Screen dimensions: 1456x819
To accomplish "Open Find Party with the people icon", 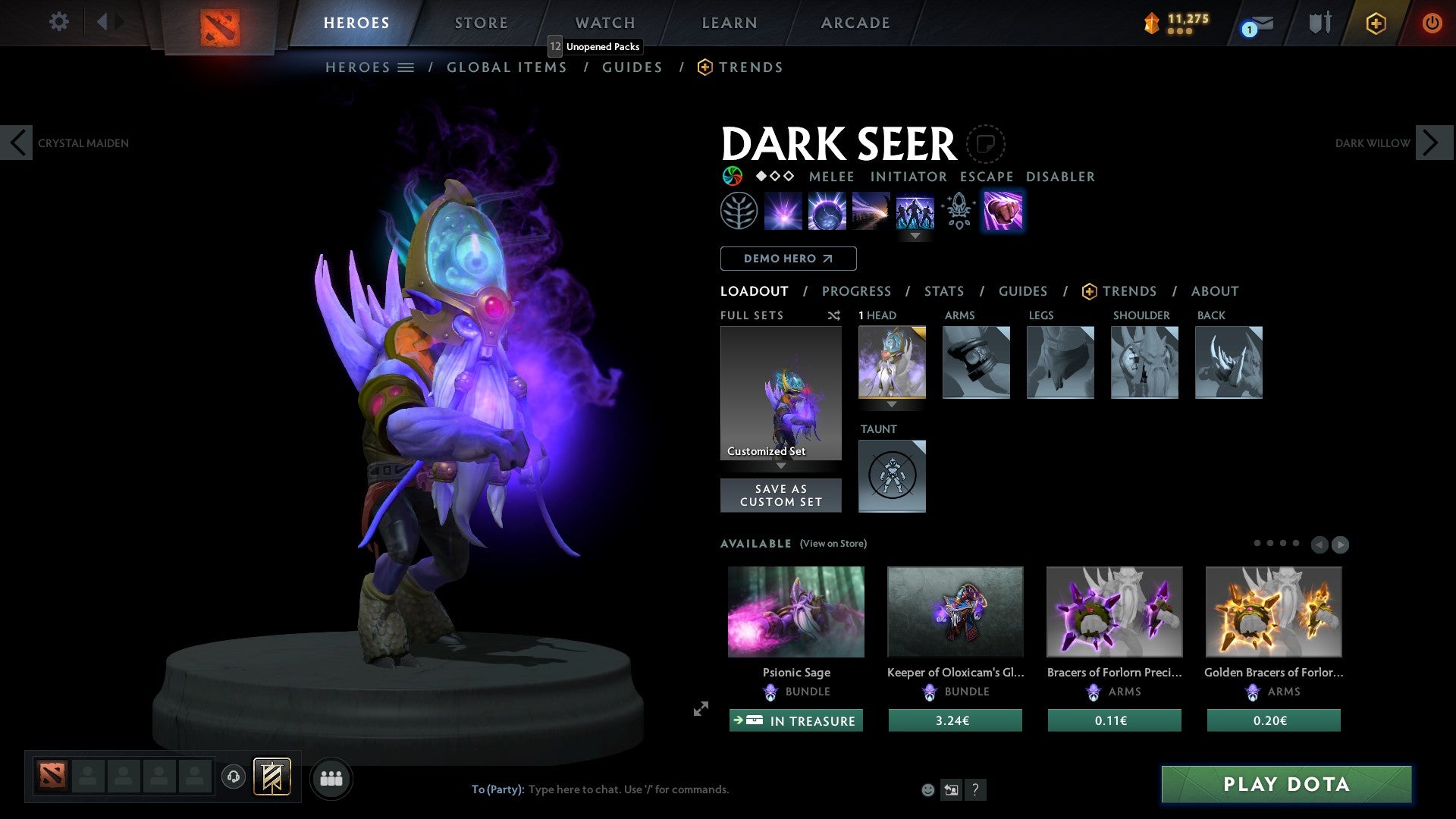I will (331, 777).
